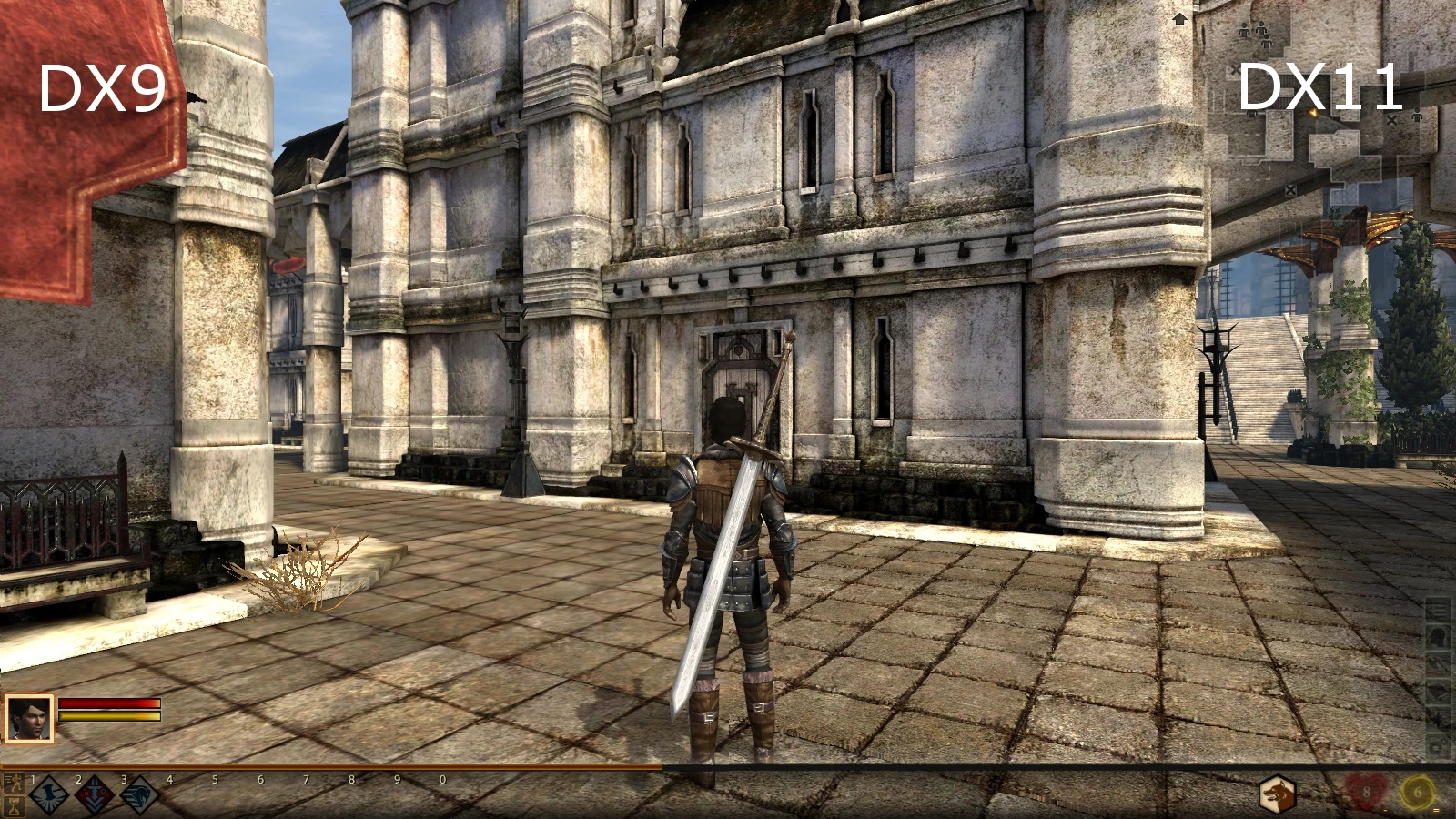1456x819 pixels.
Task: Toggle pause with the hourglass icon
Action: pos(15,806)
